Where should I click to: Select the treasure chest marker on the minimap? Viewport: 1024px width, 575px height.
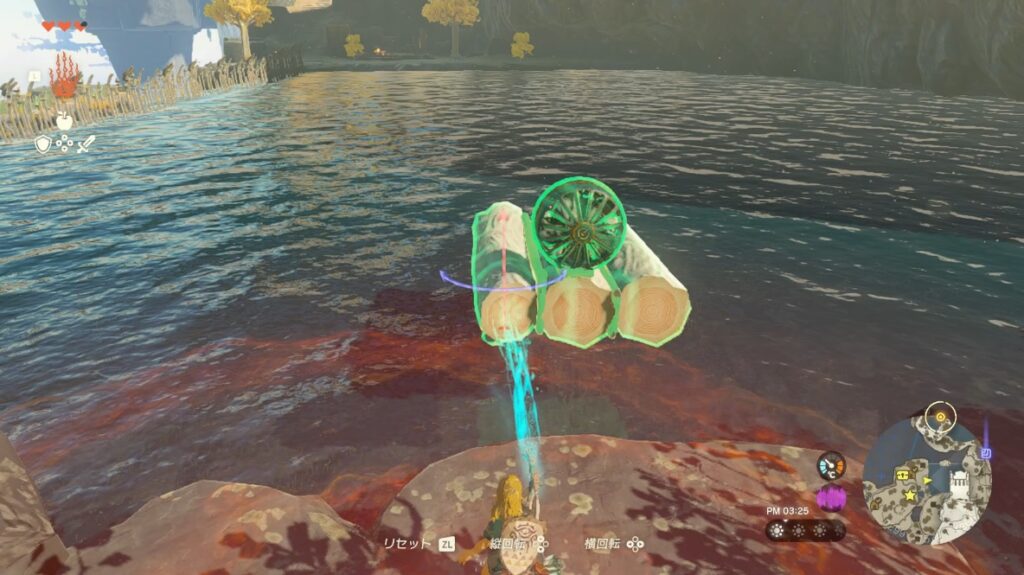point(903,474)
